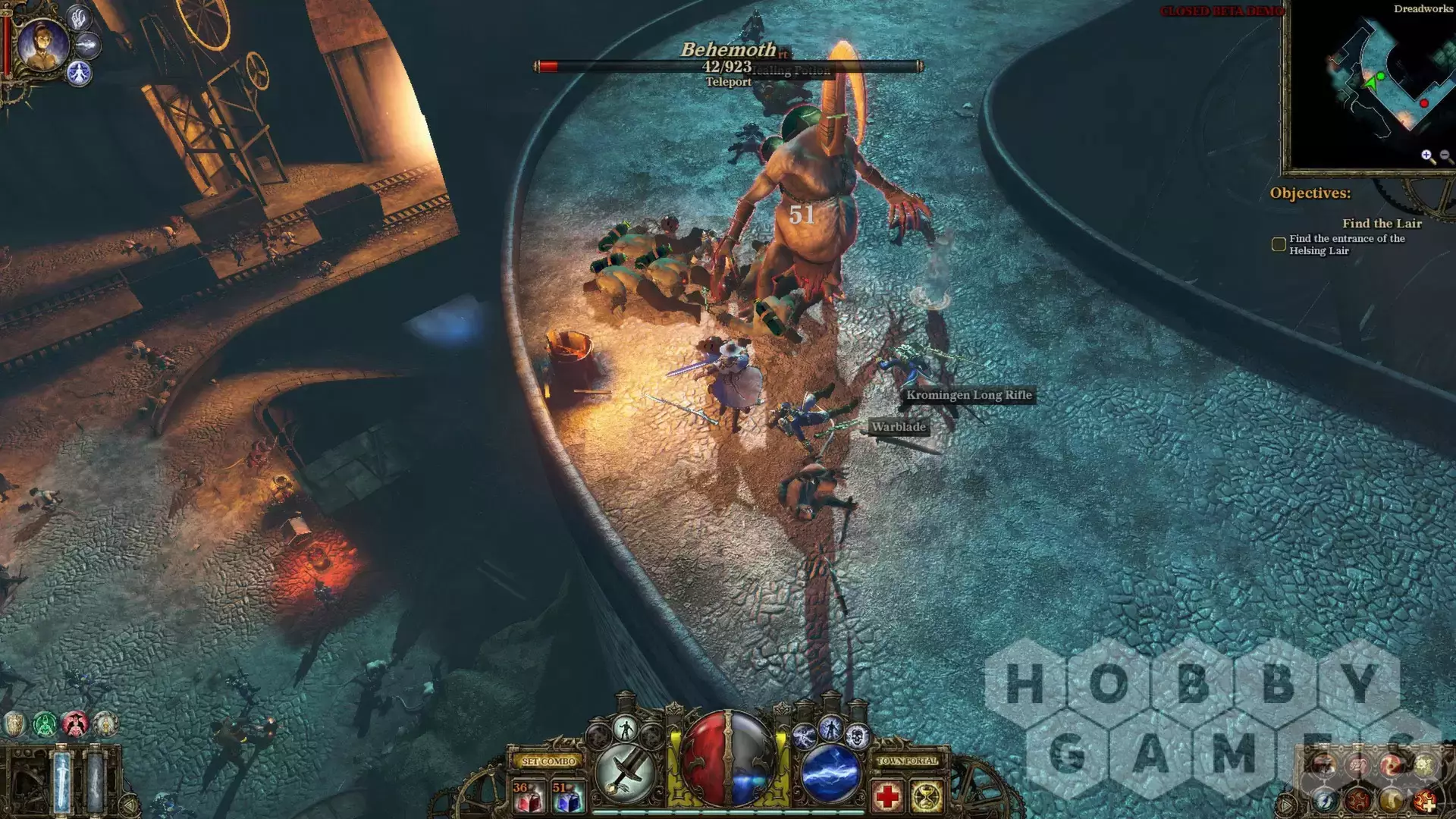The width and height of the screenshot is (1456, 819).
Task: Pick up the Kromingen Long Rifle label
Action: click(968, 395)
